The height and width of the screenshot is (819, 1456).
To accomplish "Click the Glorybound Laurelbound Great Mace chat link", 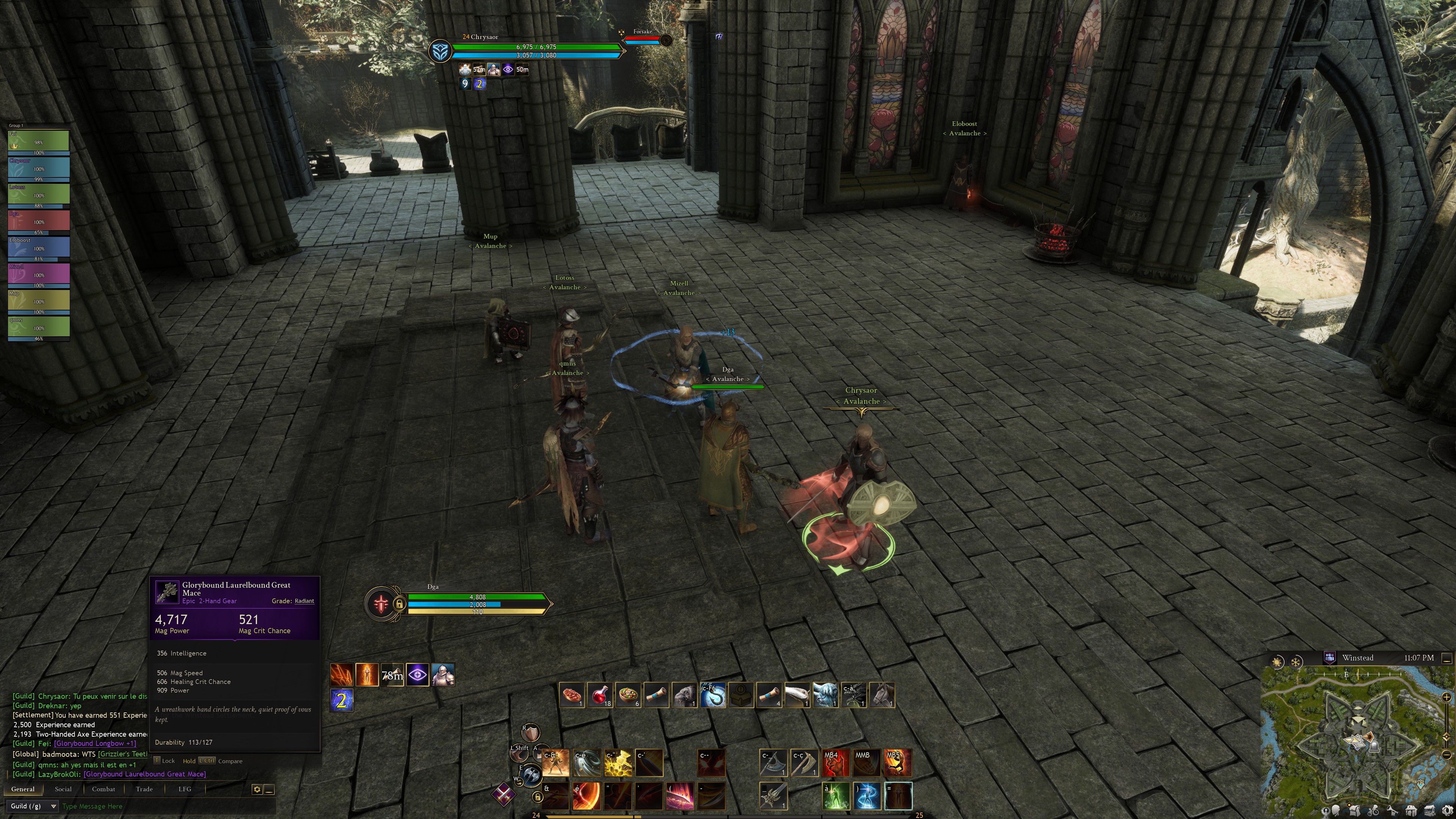I will [x=145, y=774].
